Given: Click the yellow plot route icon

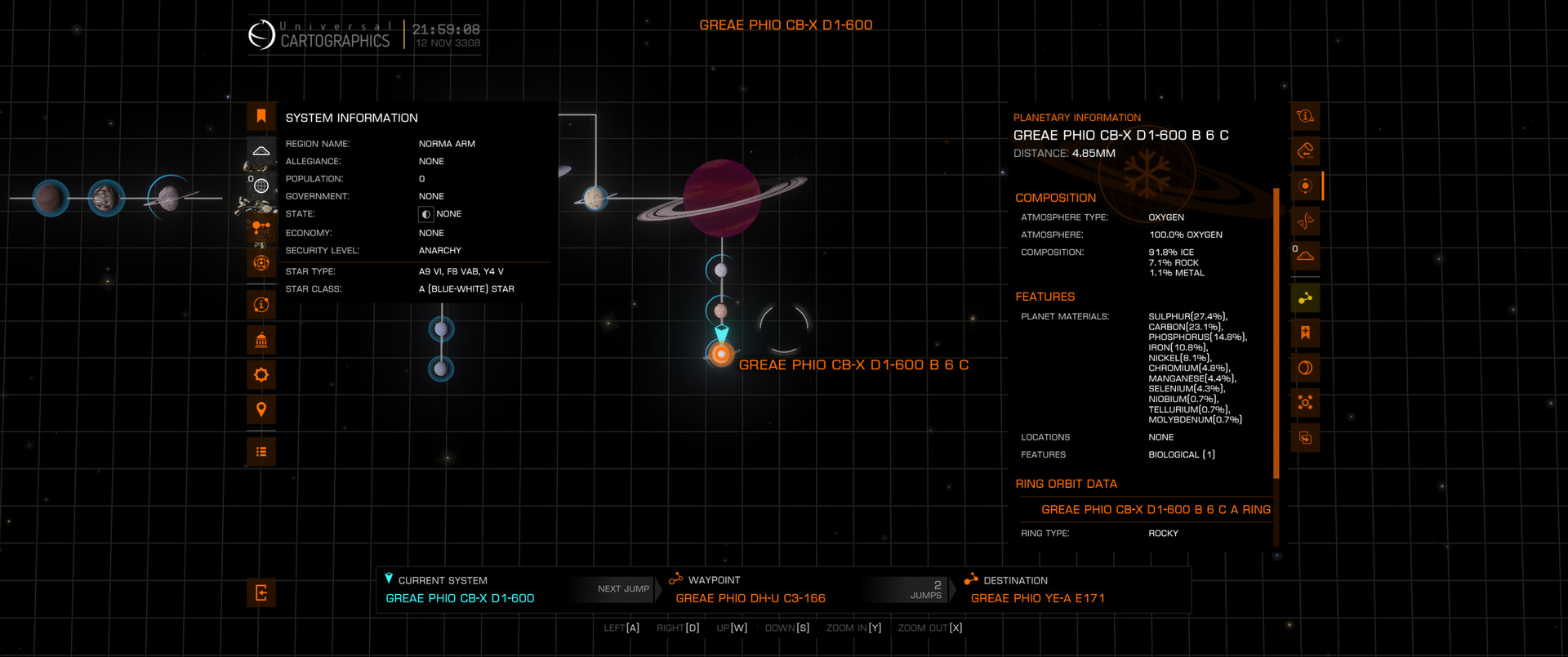Looking at the screenshot, I should [1305, 298].
